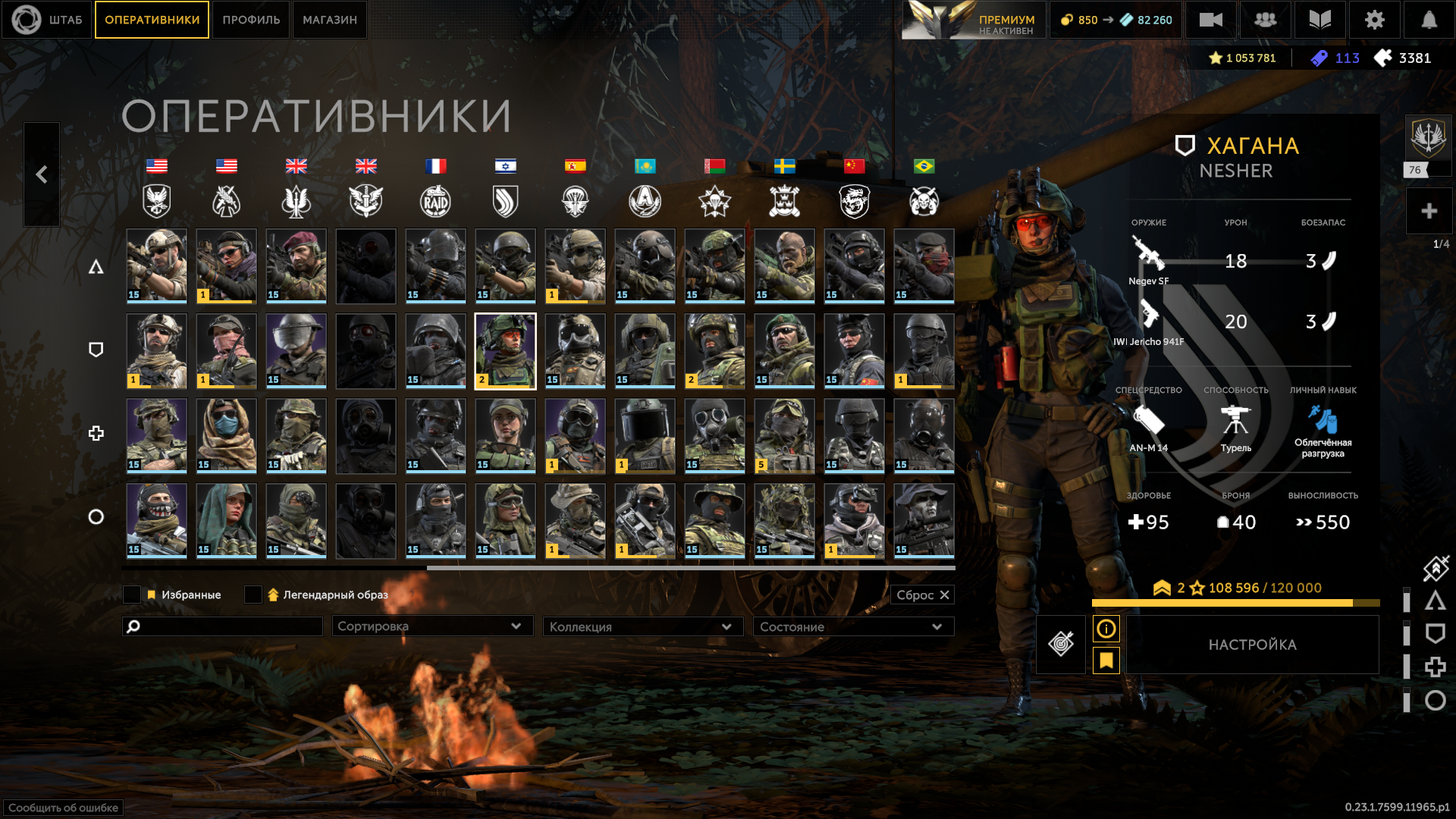Toggle the yellow bookmark favorite button
Viewport: 1456px width, 819px height.
[1106, 661]
